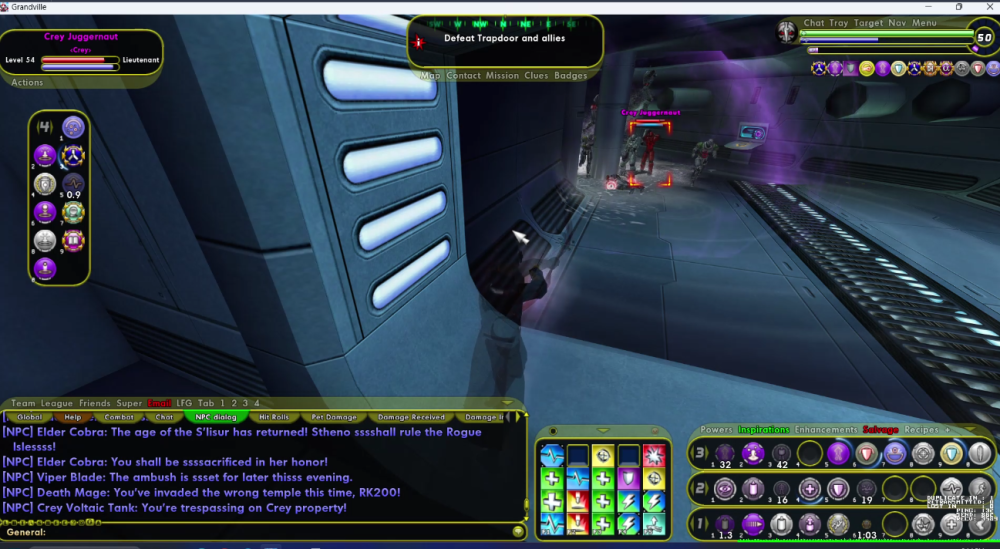Use the red starburst inspiration
This screenshot has height=549, width=1000.
coord(654,456)
